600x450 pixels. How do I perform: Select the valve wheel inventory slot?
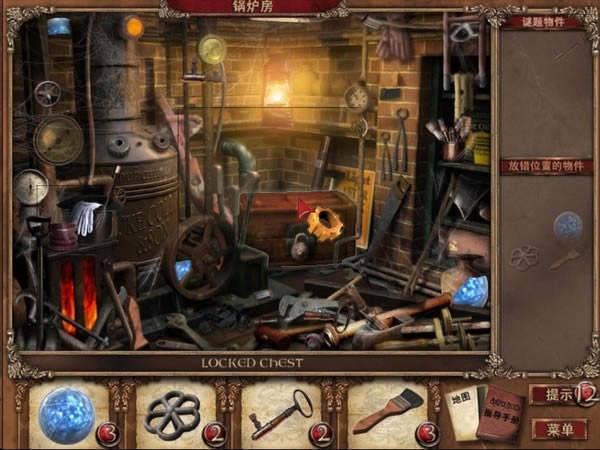pyautogui.click(x=173, y=413)
